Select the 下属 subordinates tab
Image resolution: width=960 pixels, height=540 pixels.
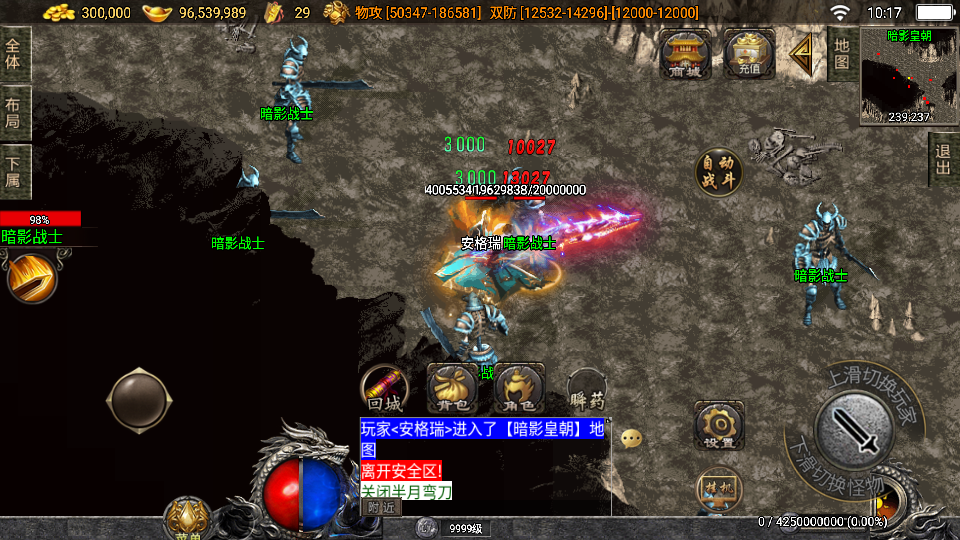click(x=14, y=172)
